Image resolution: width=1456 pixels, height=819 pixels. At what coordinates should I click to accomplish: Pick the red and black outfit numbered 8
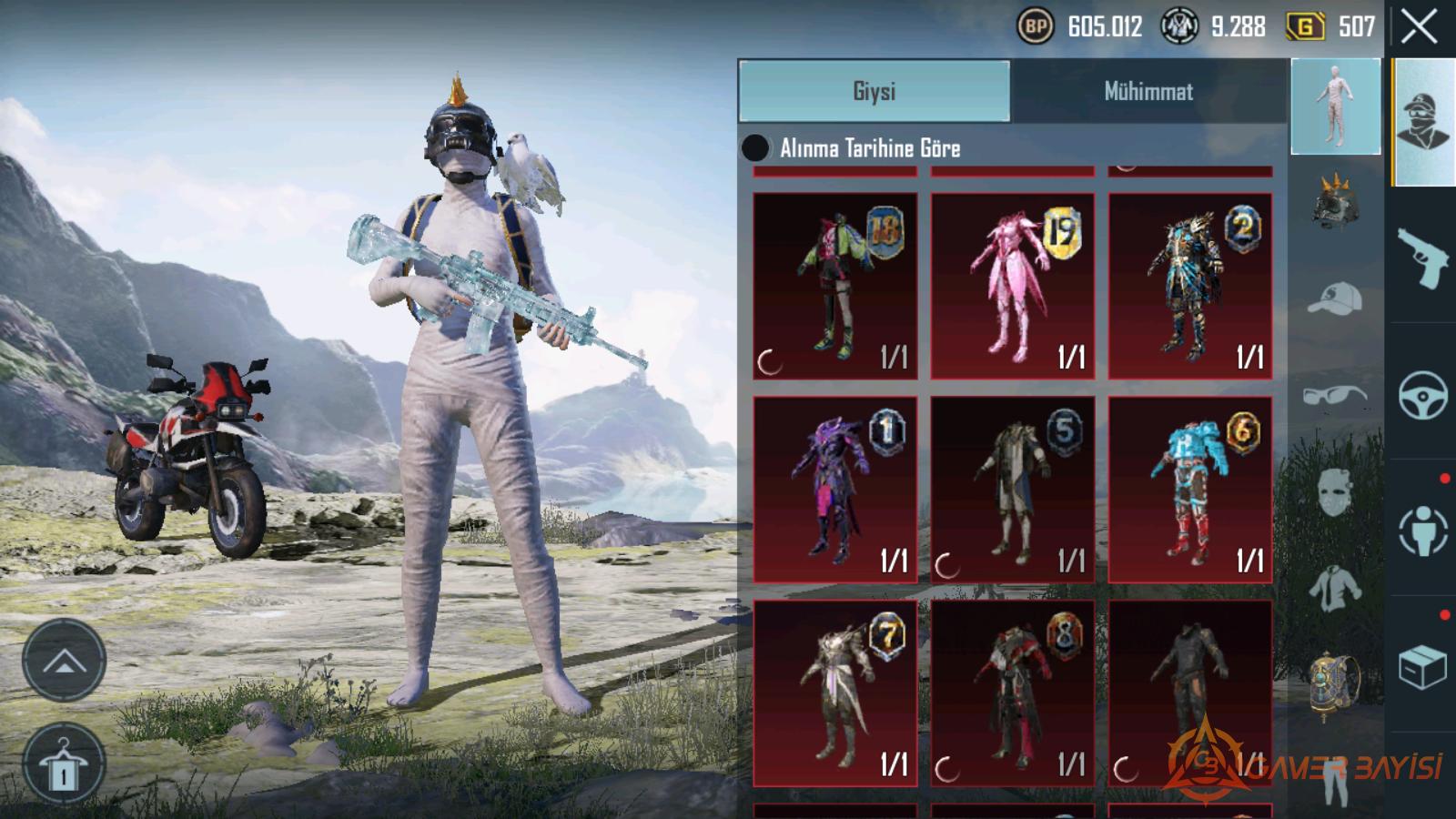click(x=1012, y=693)
